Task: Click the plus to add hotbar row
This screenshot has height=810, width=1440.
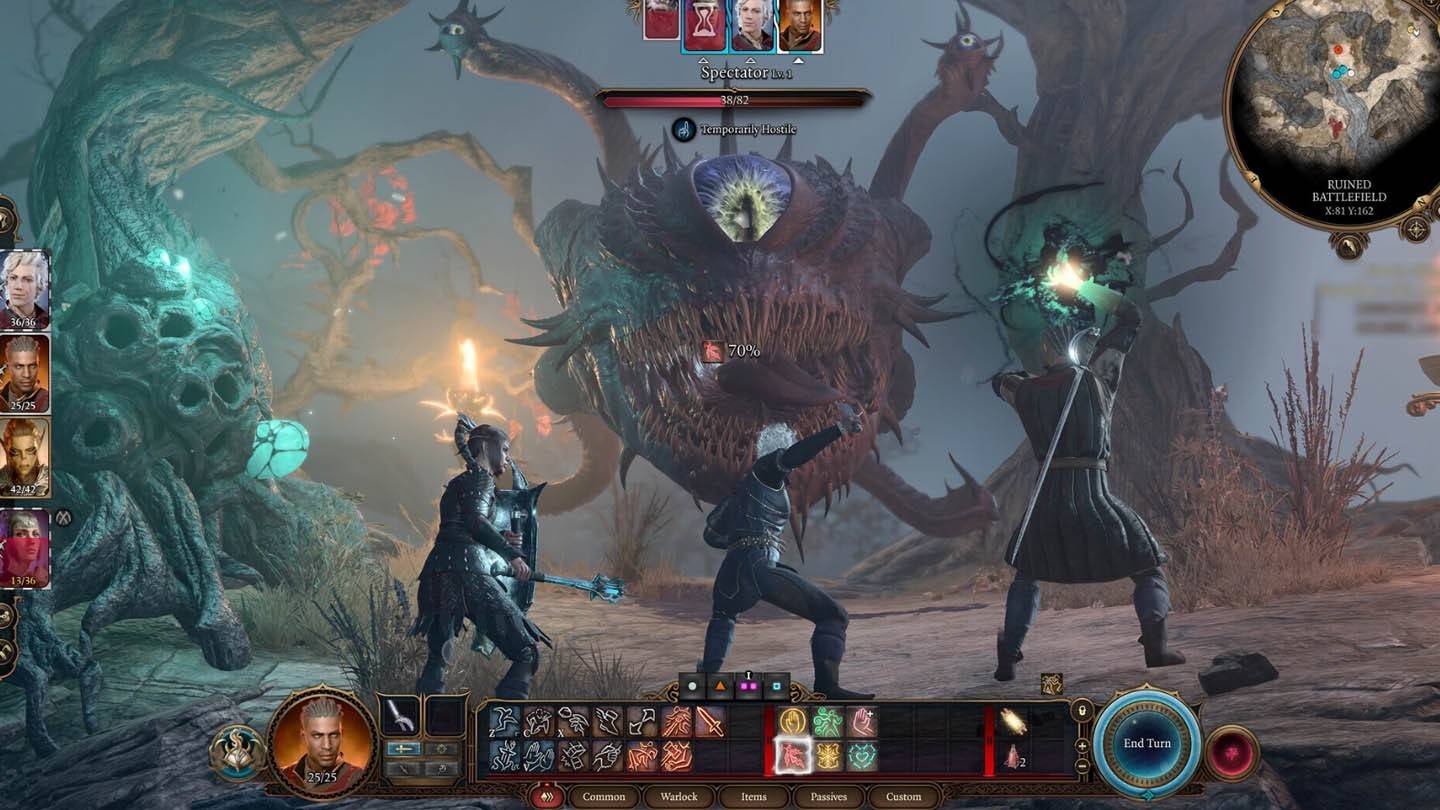Action: (1082, 745)
